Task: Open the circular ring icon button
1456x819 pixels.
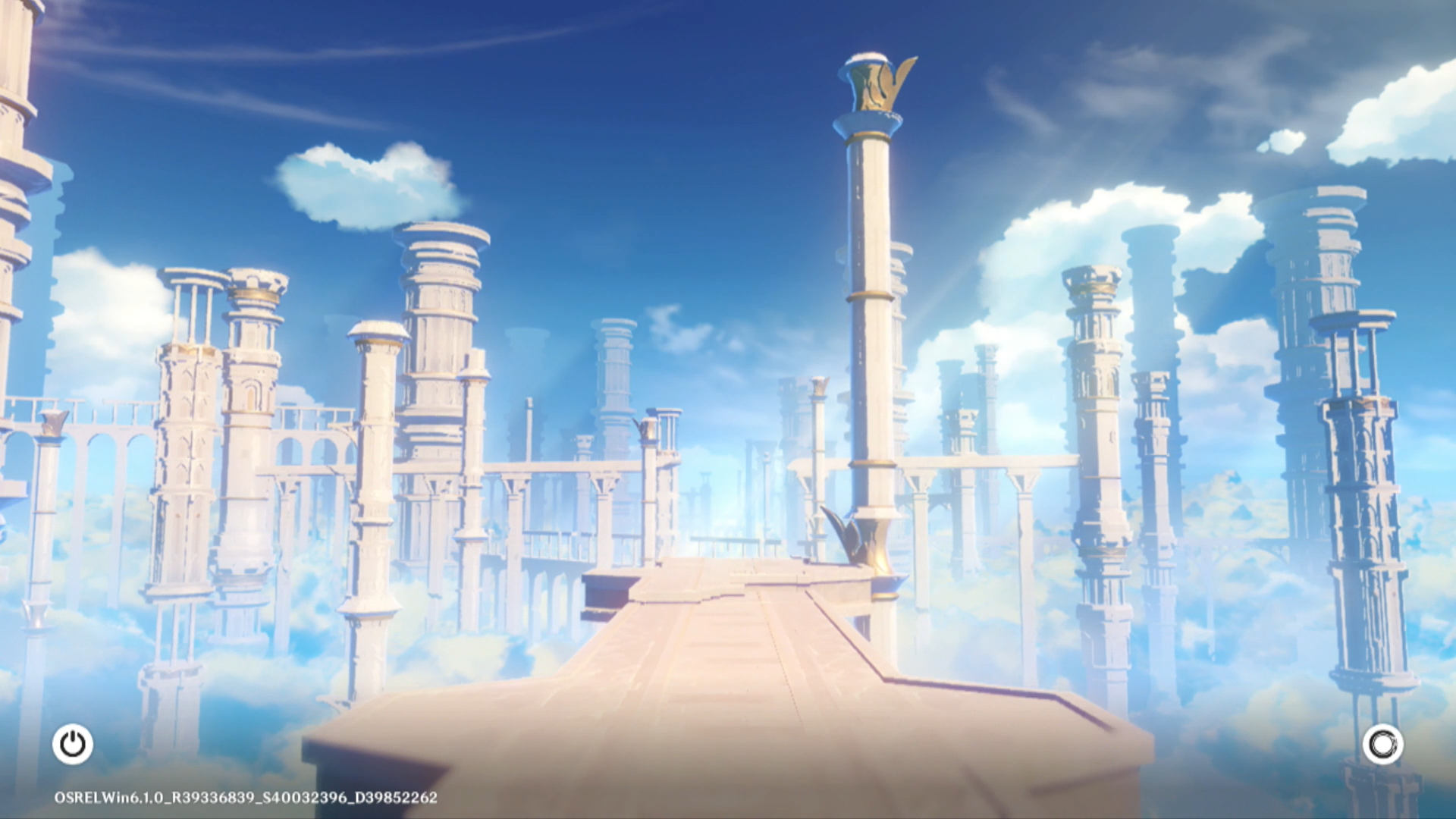Action: coord(1382,744)
